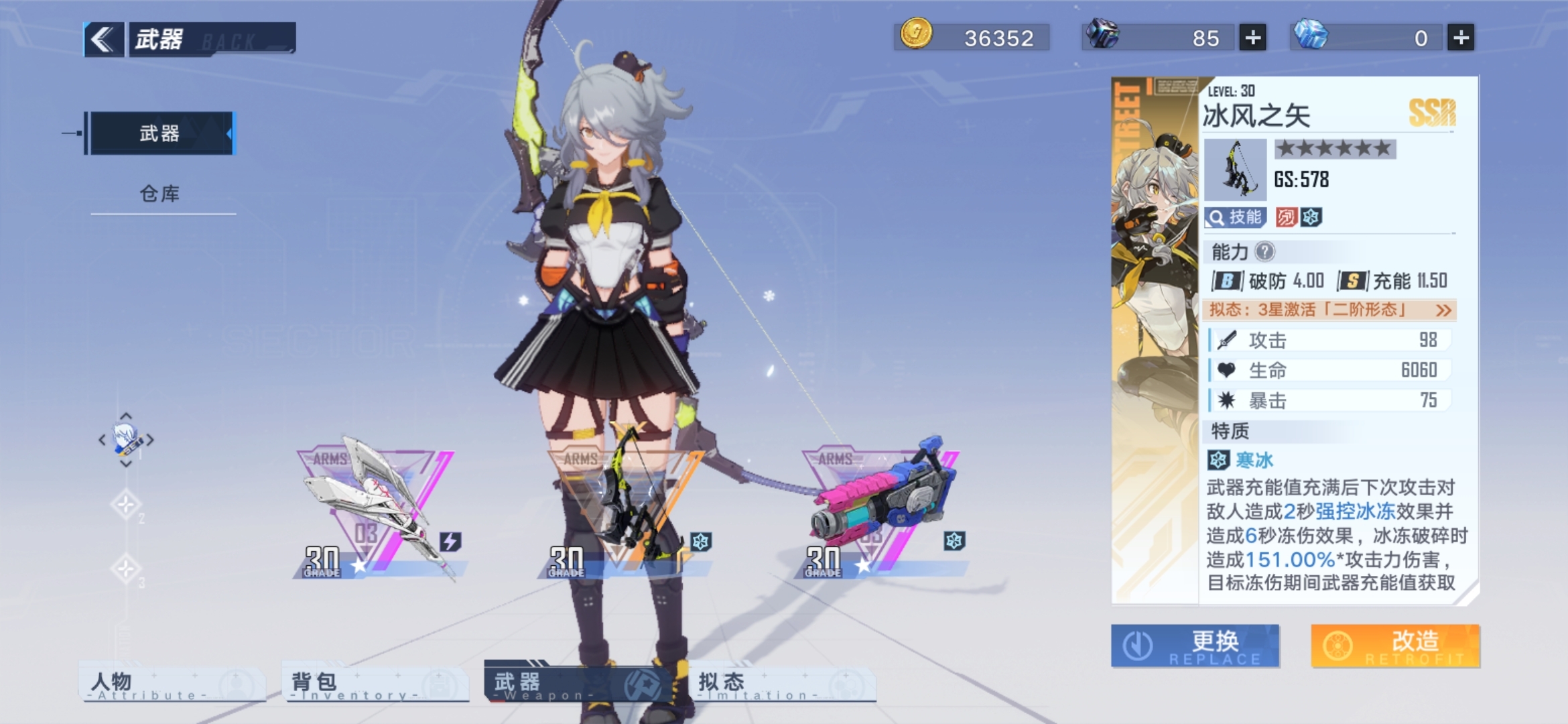Switch to the 仓库 storage tab

coord(159,194)
